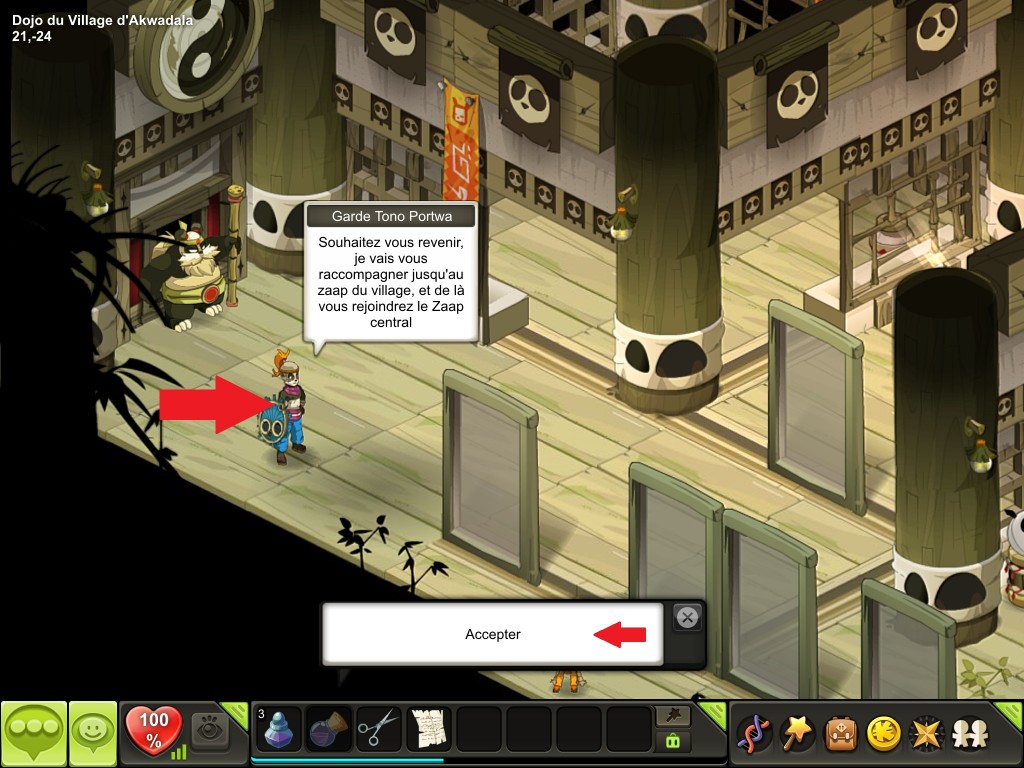
Task: Open the two-figures friends icon
Action: pyautogui.click(x=968, y=734)
